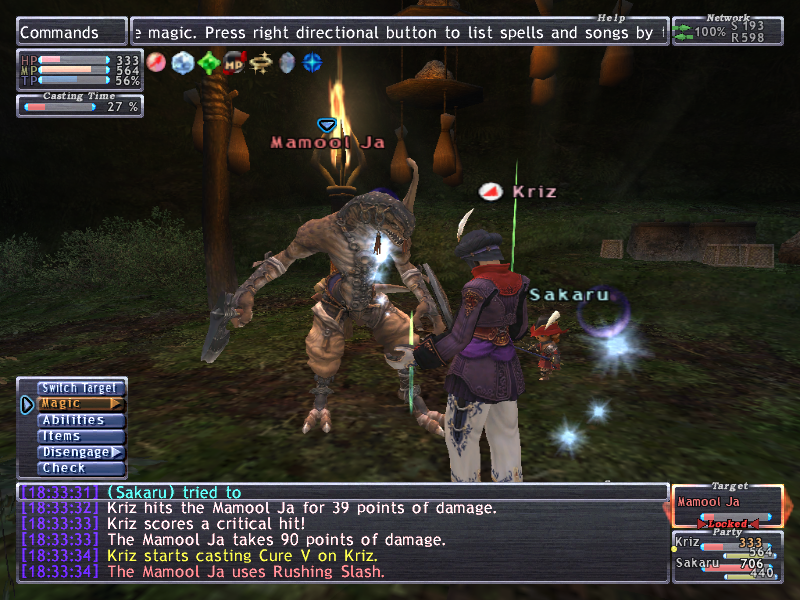
Task: Click the pale blue ice crystal status icon
Action: (182, 63)
